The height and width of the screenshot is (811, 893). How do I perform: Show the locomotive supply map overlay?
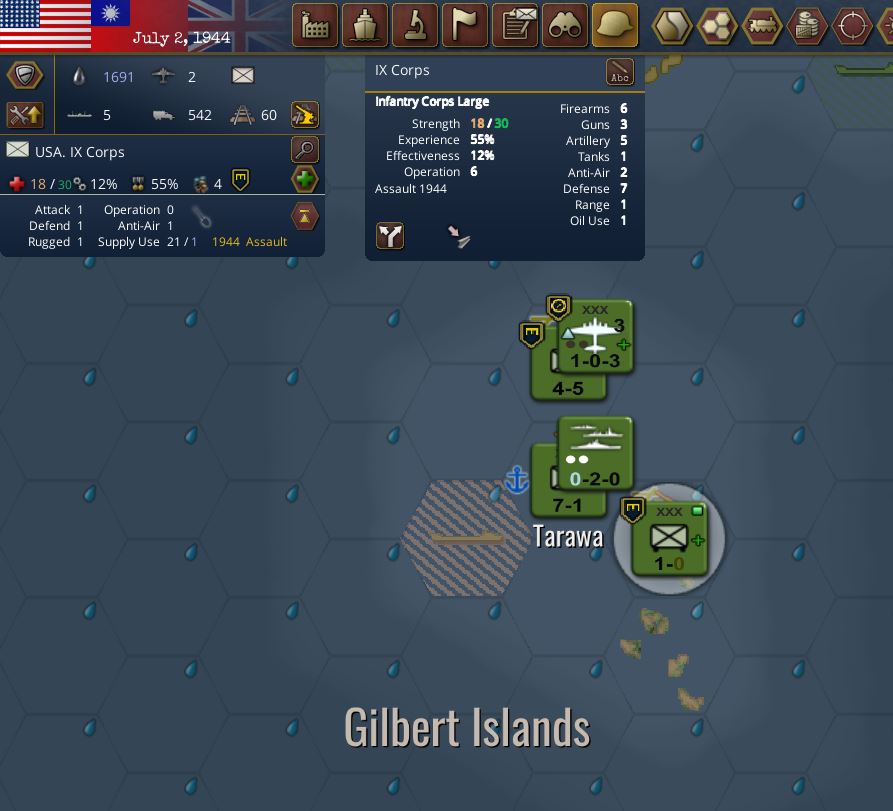(763, 26)
